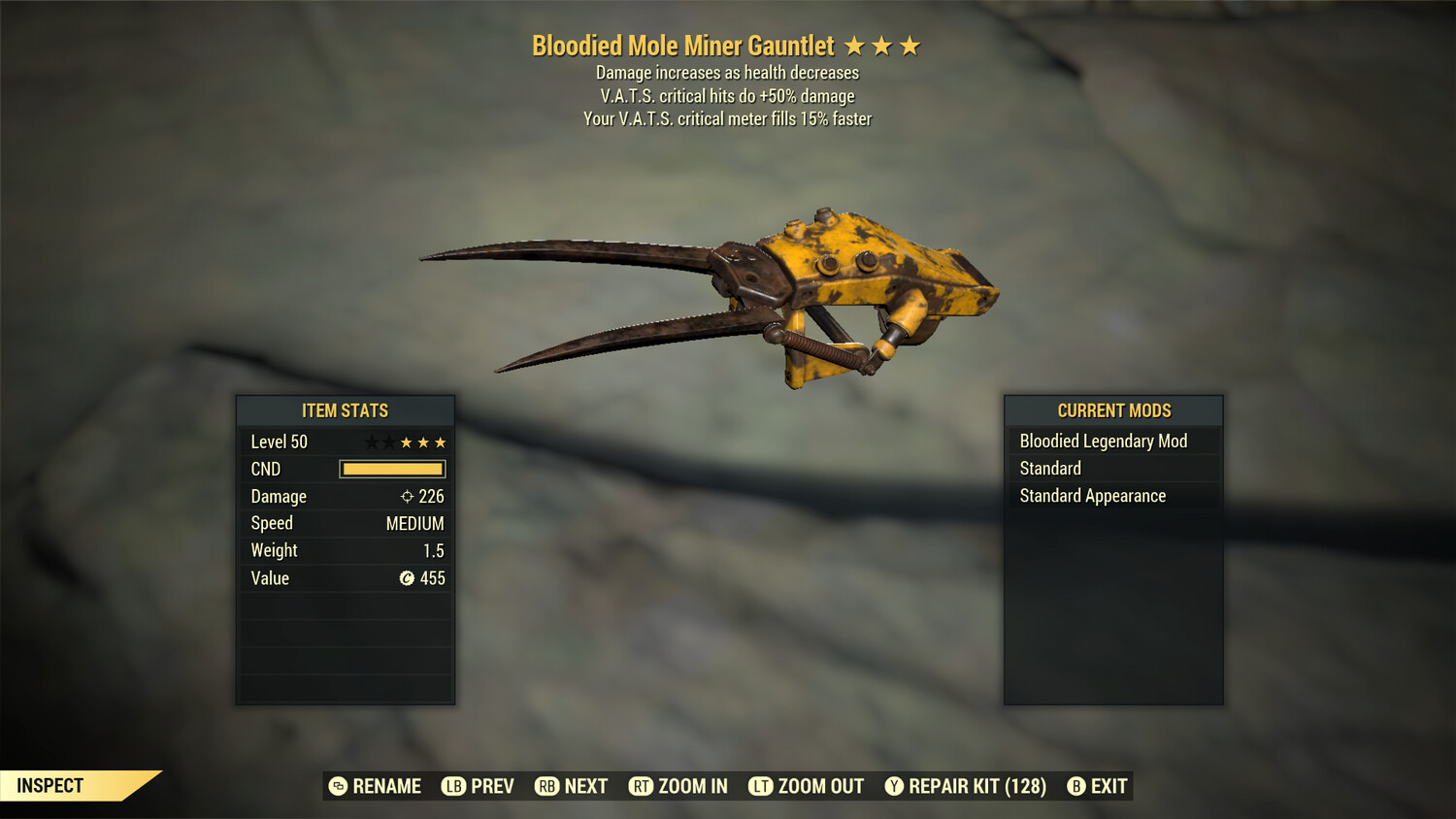Switch to the Item Stats panel header
The width and height of the screenshot is (1456, 819).
[346, 410]
